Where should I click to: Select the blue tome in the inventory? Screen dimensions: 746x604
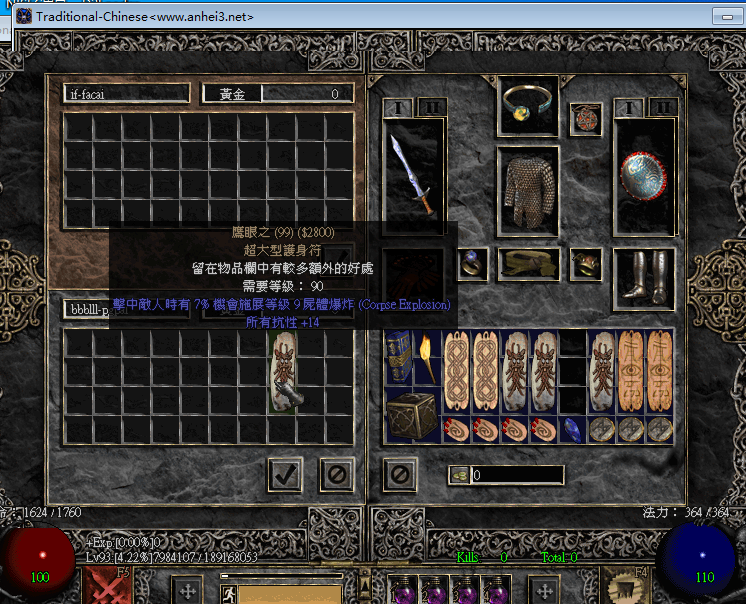click(400, 358)
